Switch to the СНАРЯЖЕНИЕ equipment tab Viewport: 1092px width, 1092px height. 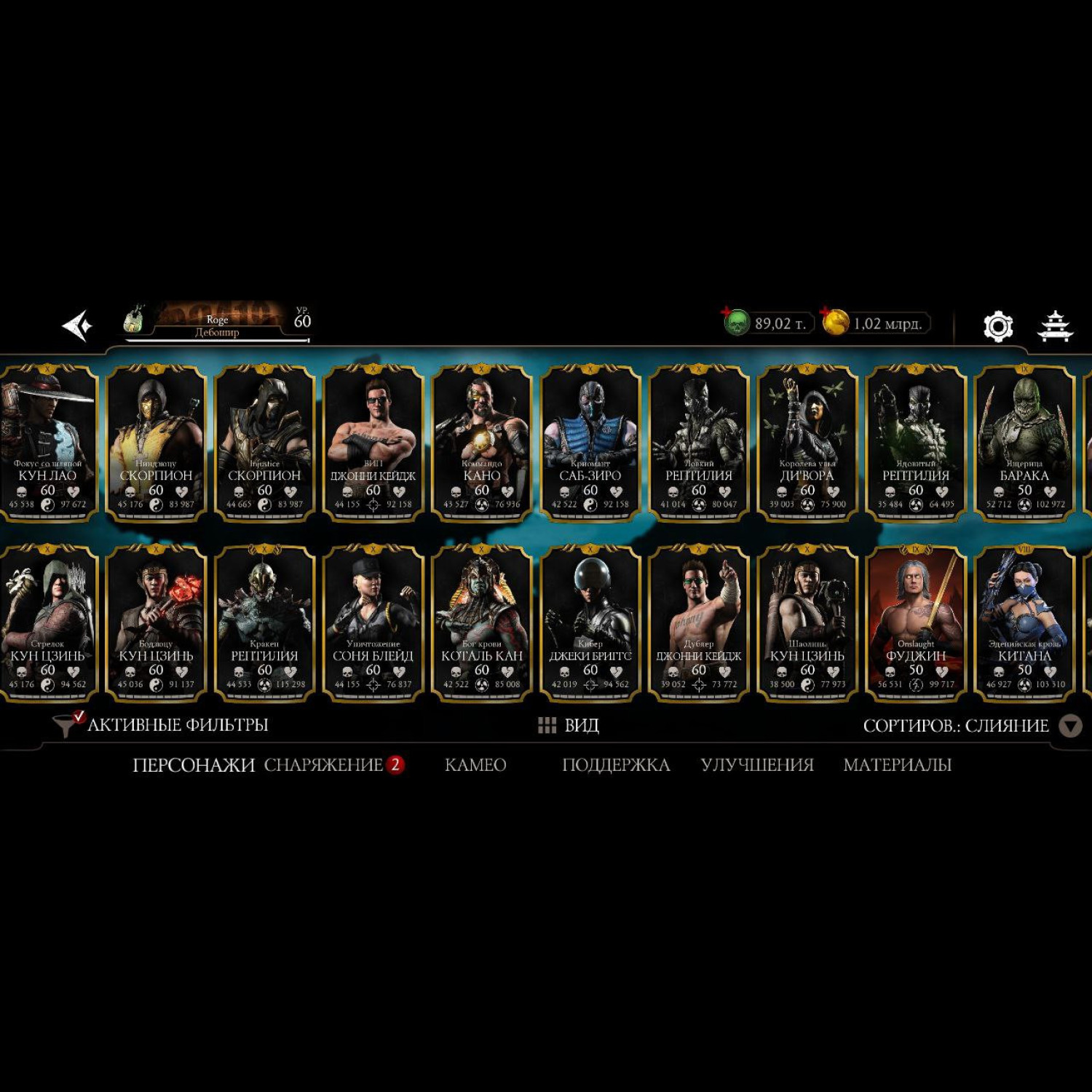pos(324,765)
